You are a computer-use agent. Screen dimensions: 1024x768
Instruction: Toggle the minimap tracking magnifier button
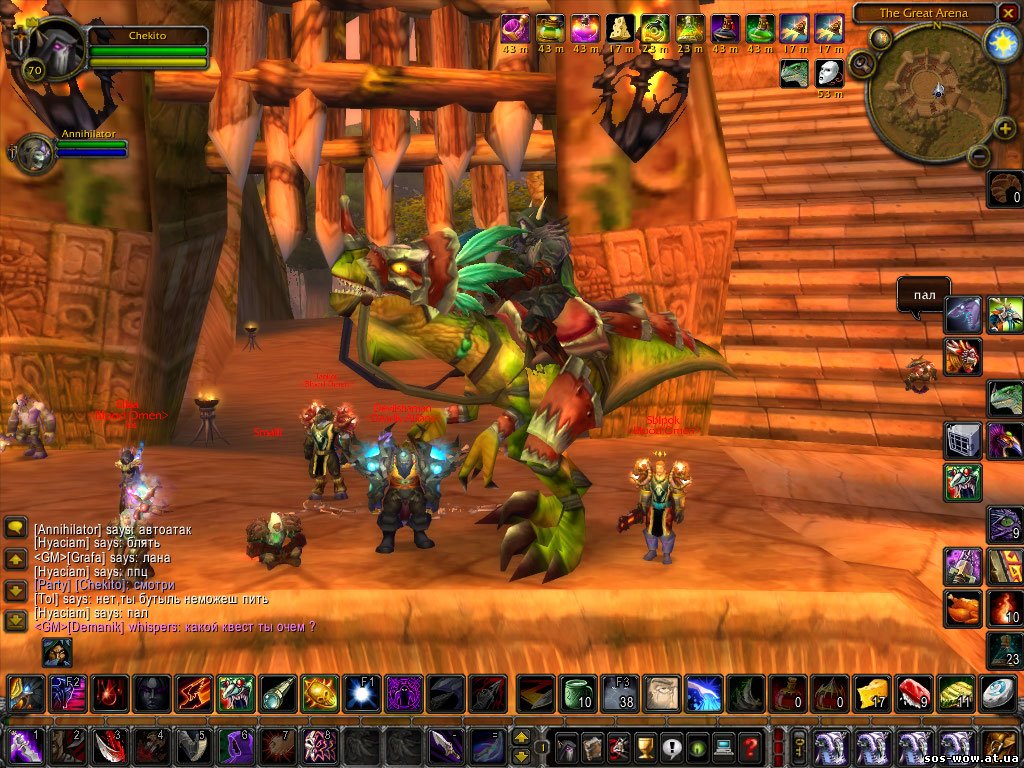pyautogui.click(x=862, y=66)
